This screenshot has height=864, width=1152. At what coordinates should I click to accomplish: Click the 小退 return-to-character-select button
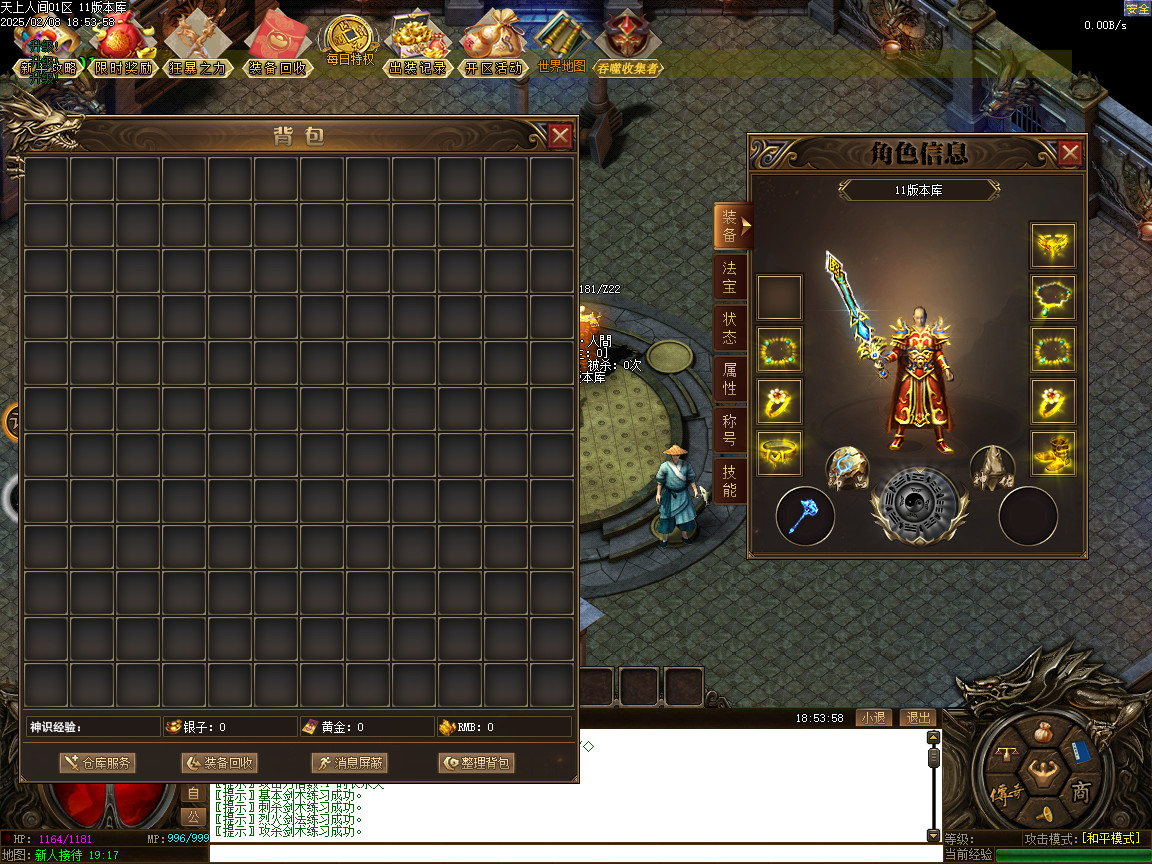tap(873, 718)
